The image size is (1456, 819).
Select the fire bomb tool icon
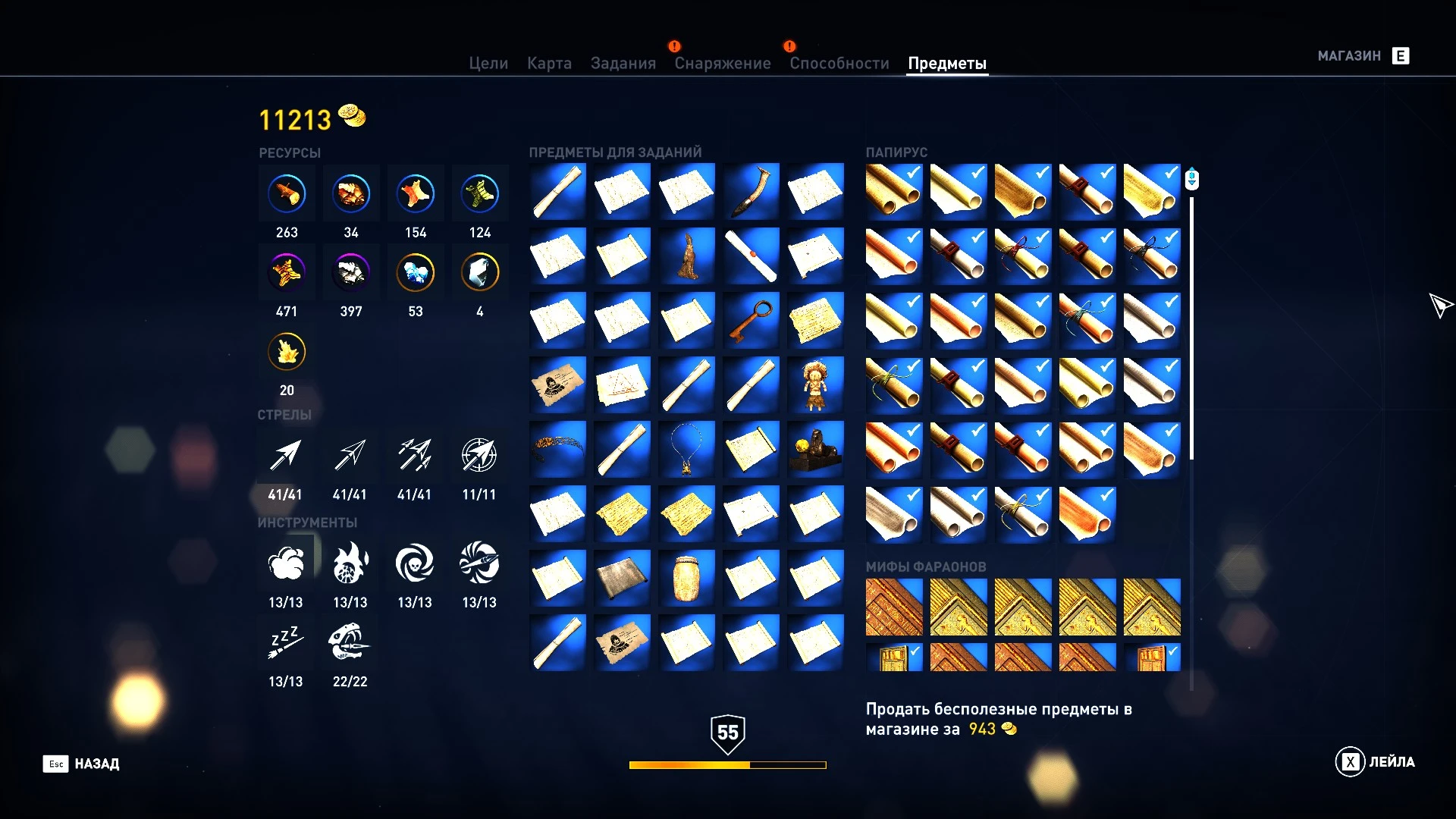[x=350, y=563]
